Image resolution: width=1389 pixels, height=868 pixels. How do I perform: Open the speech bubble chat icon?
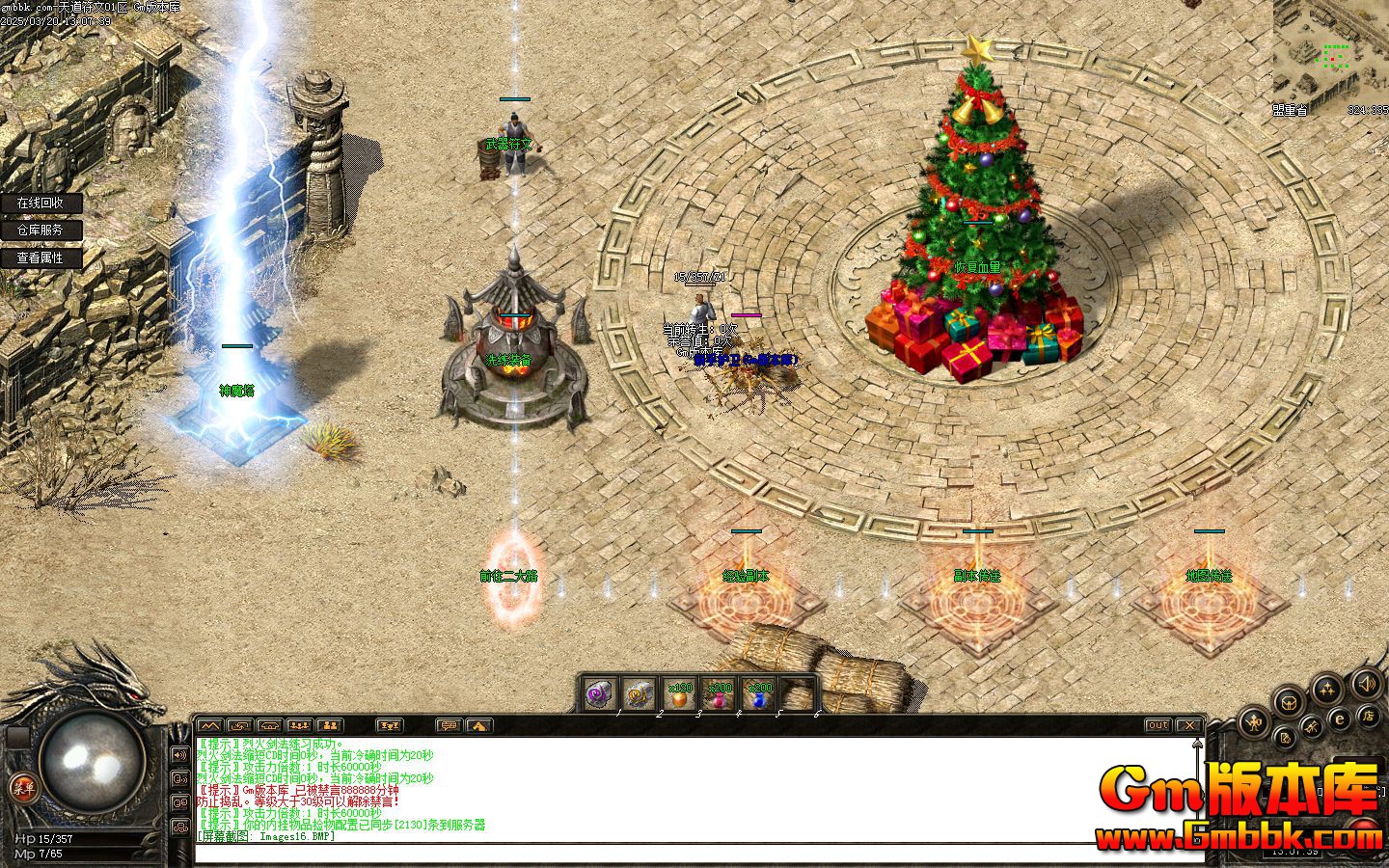tap(449, 725)
